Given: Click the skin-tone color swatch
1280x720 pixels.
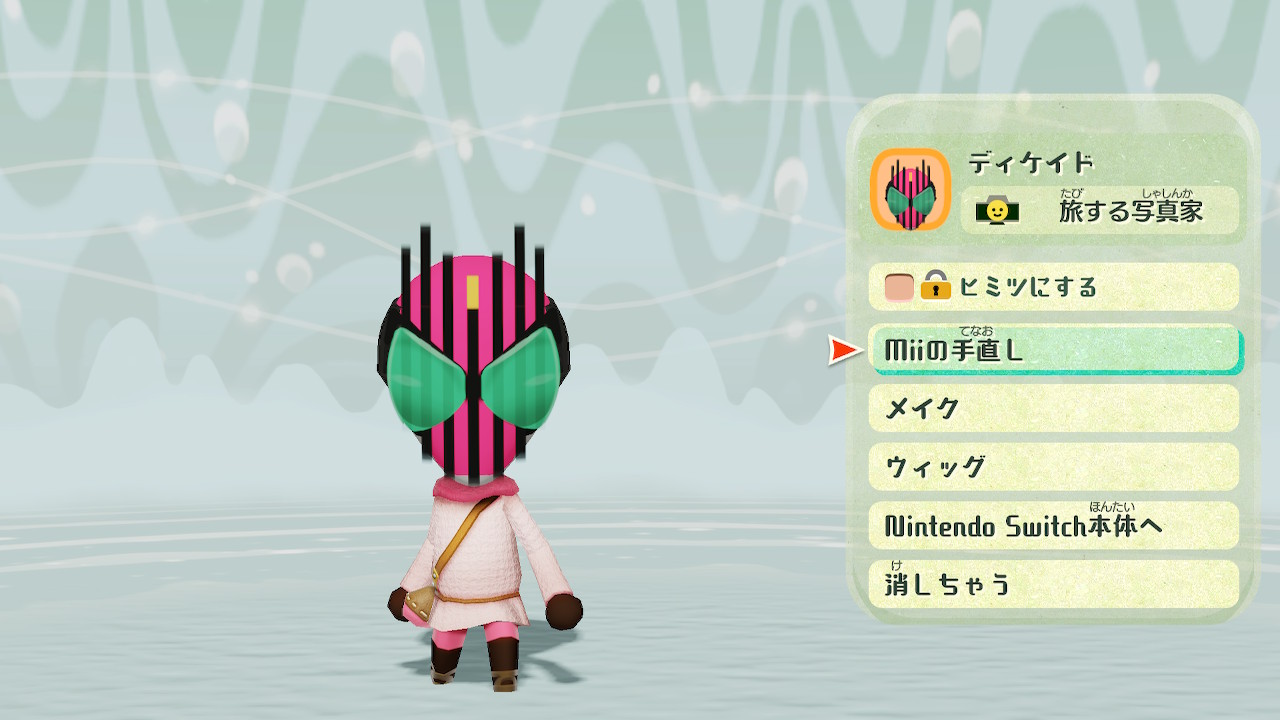Looking at the screenshot, I should [897, 287].
